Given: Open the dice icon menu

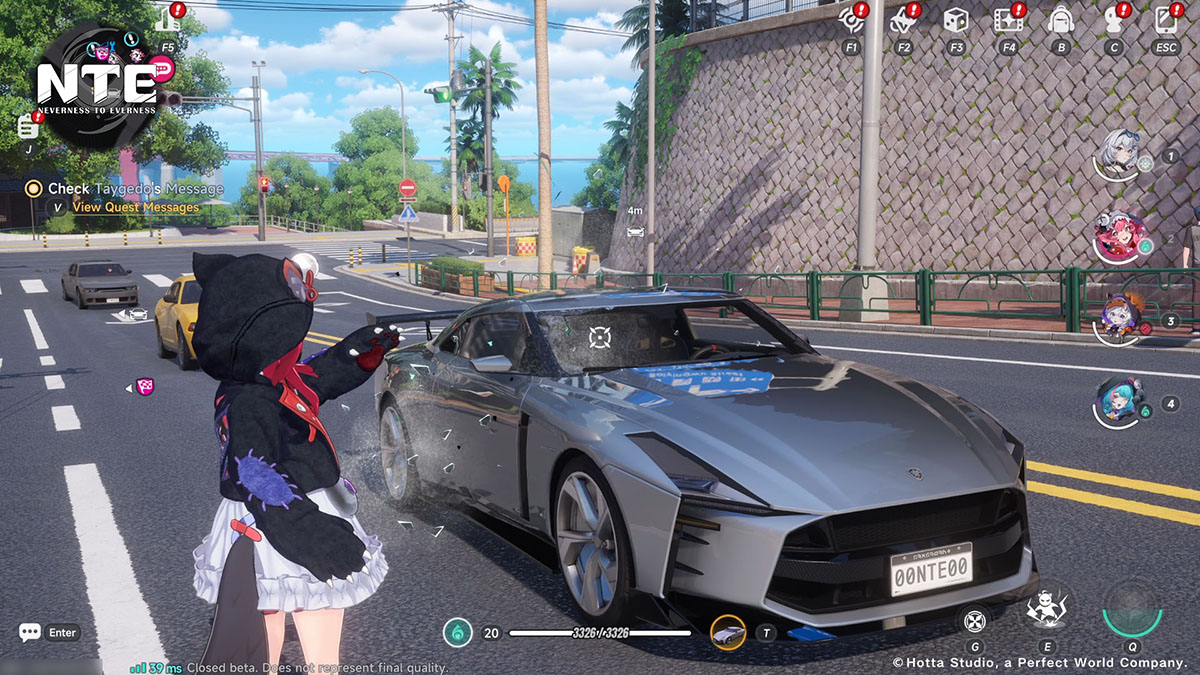Looking at the screenshot, I should click(x=956, y=19).
